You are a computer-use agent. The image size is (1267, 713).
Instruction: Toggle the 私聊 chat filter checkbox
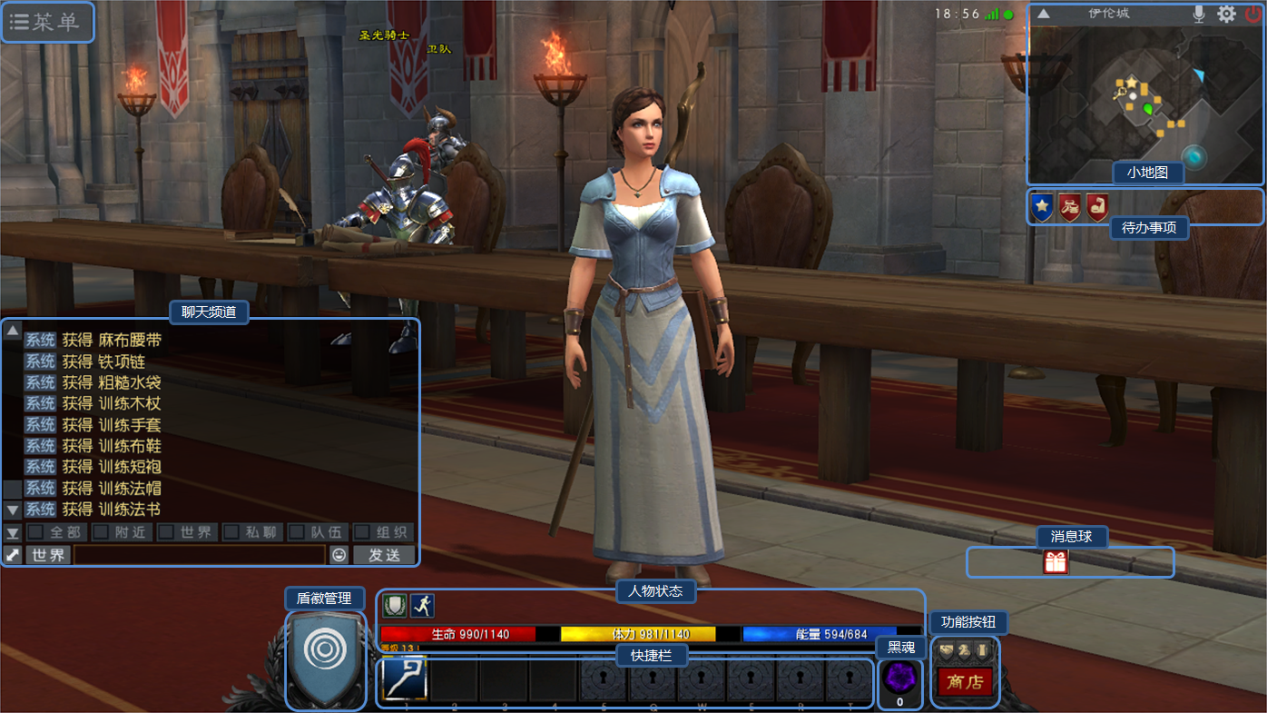[x=232, y=532]
